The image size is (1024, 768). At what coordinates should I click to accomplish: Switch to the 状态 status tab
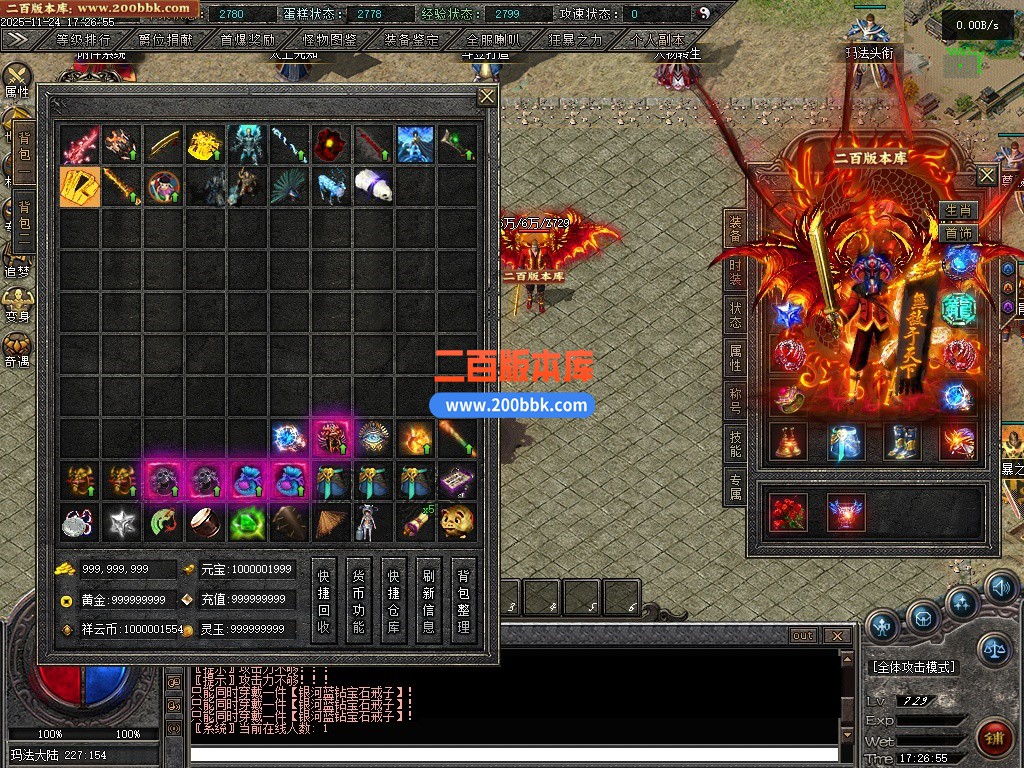tap(735, 316)
